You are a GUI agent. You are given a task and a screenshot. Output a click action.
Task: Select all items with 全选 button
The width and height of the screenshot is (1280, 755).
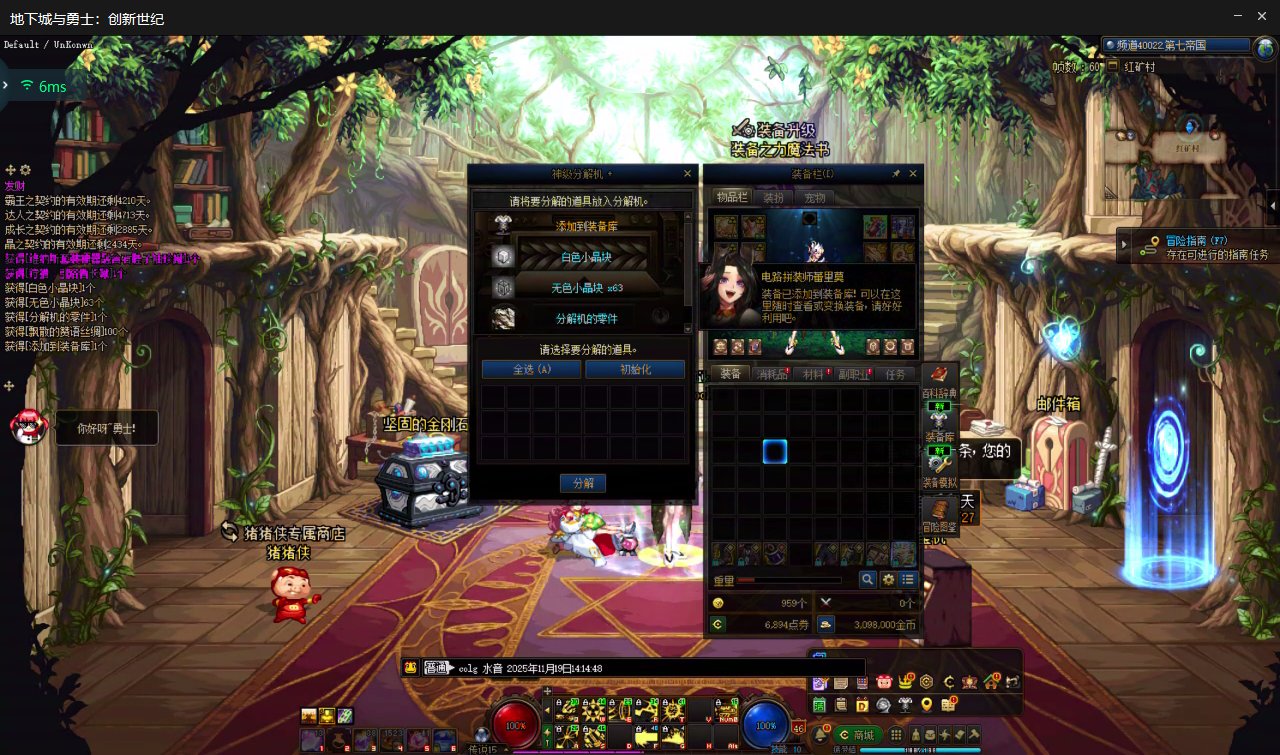(531, 369)
